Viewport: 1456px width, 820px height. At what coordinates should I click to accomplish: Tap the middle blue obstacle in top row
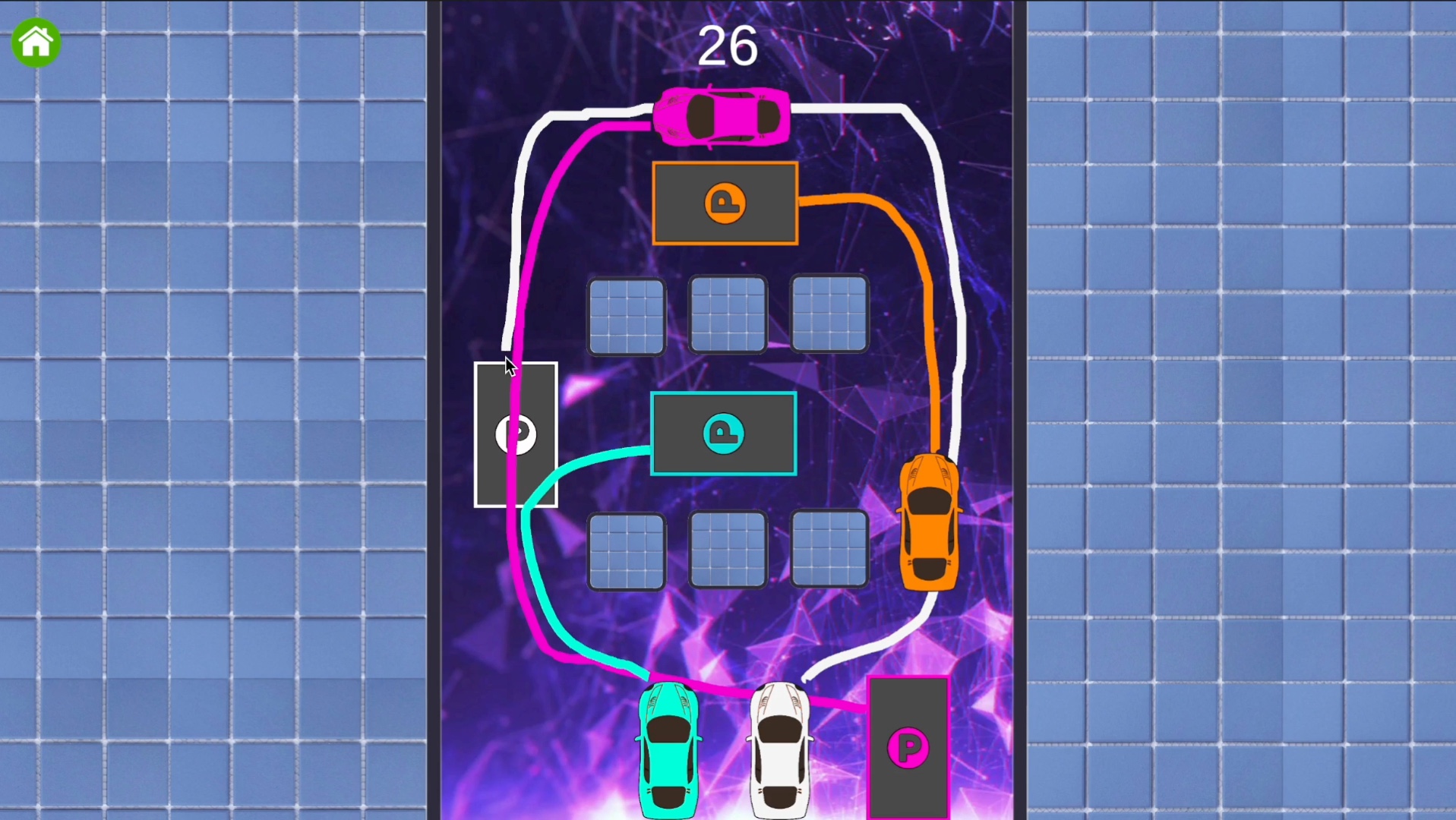click(x=728, y=314)
